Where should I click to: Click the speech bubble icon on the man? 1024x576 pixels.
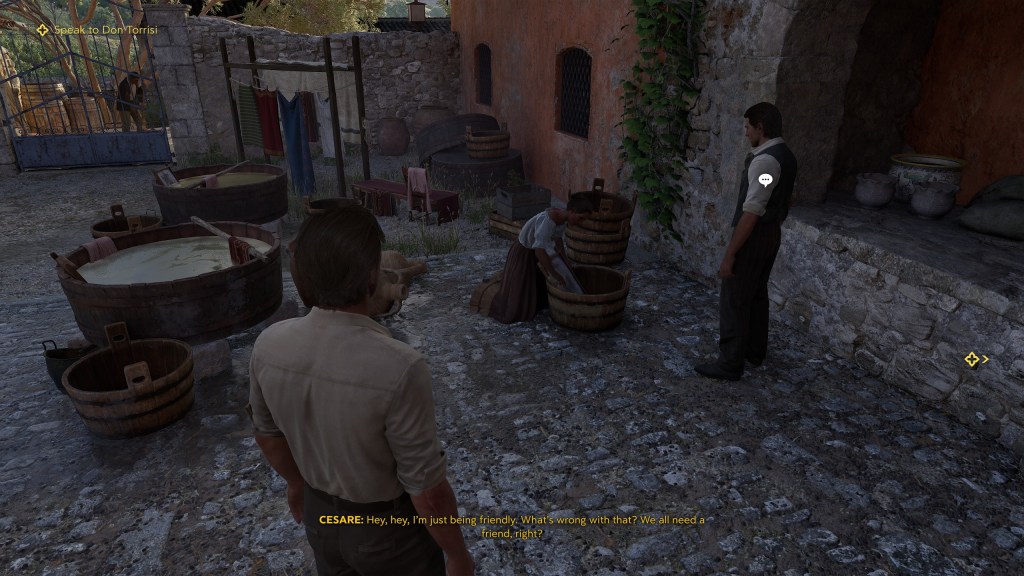point(765,181)
